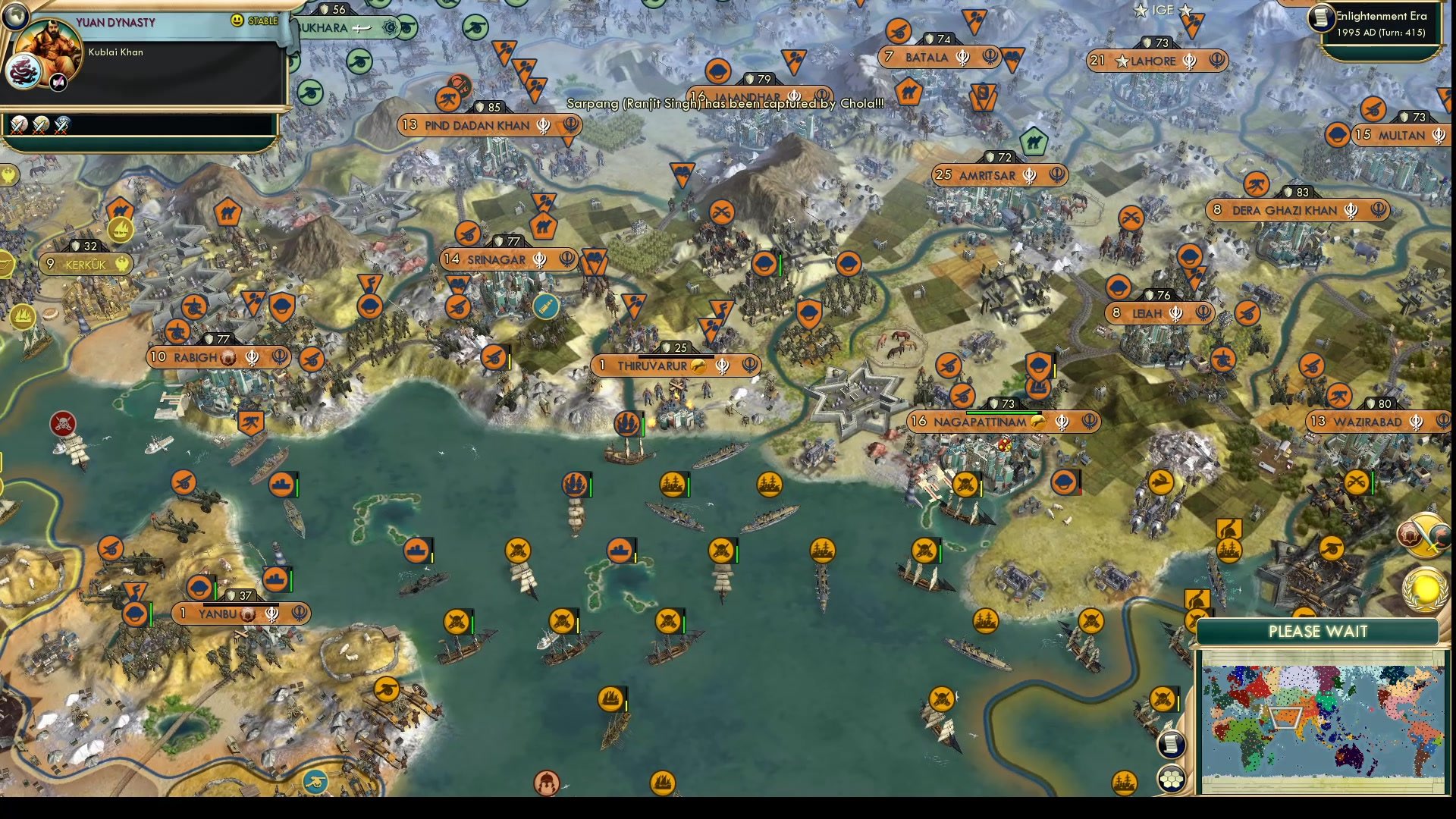
Task: Select the Sikhism khanda icon on Srinagar's banner
Action: pyautogui.click(x=540, y=259)
